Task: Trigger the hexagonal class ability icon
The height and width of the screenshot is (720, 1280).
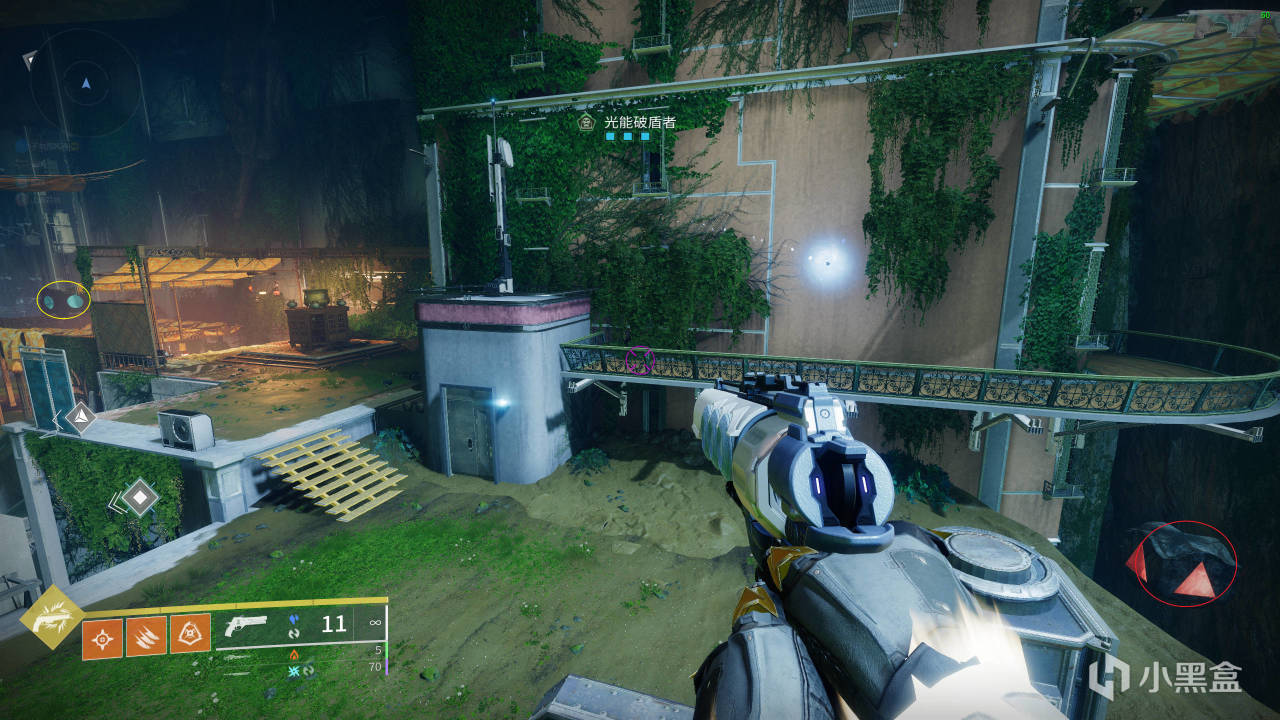Action: pos(190,634)
